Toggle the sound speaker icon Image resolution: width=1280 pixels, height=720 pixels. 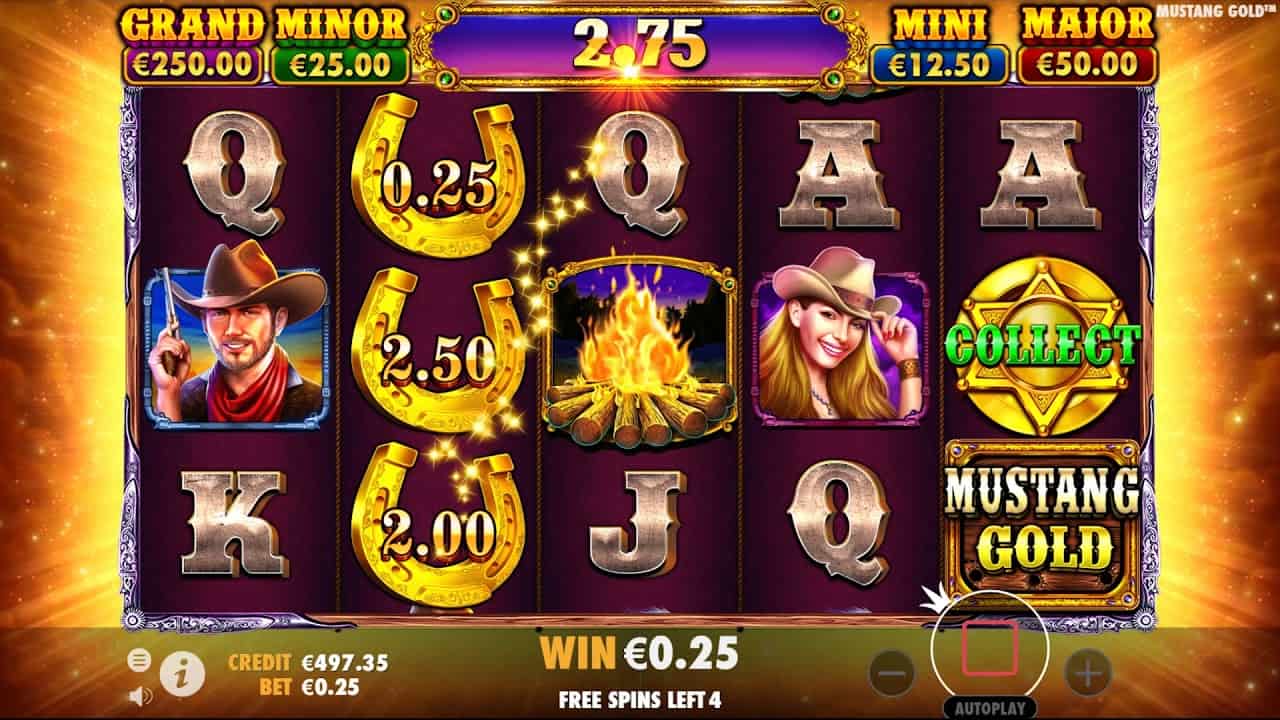point(140,695)
